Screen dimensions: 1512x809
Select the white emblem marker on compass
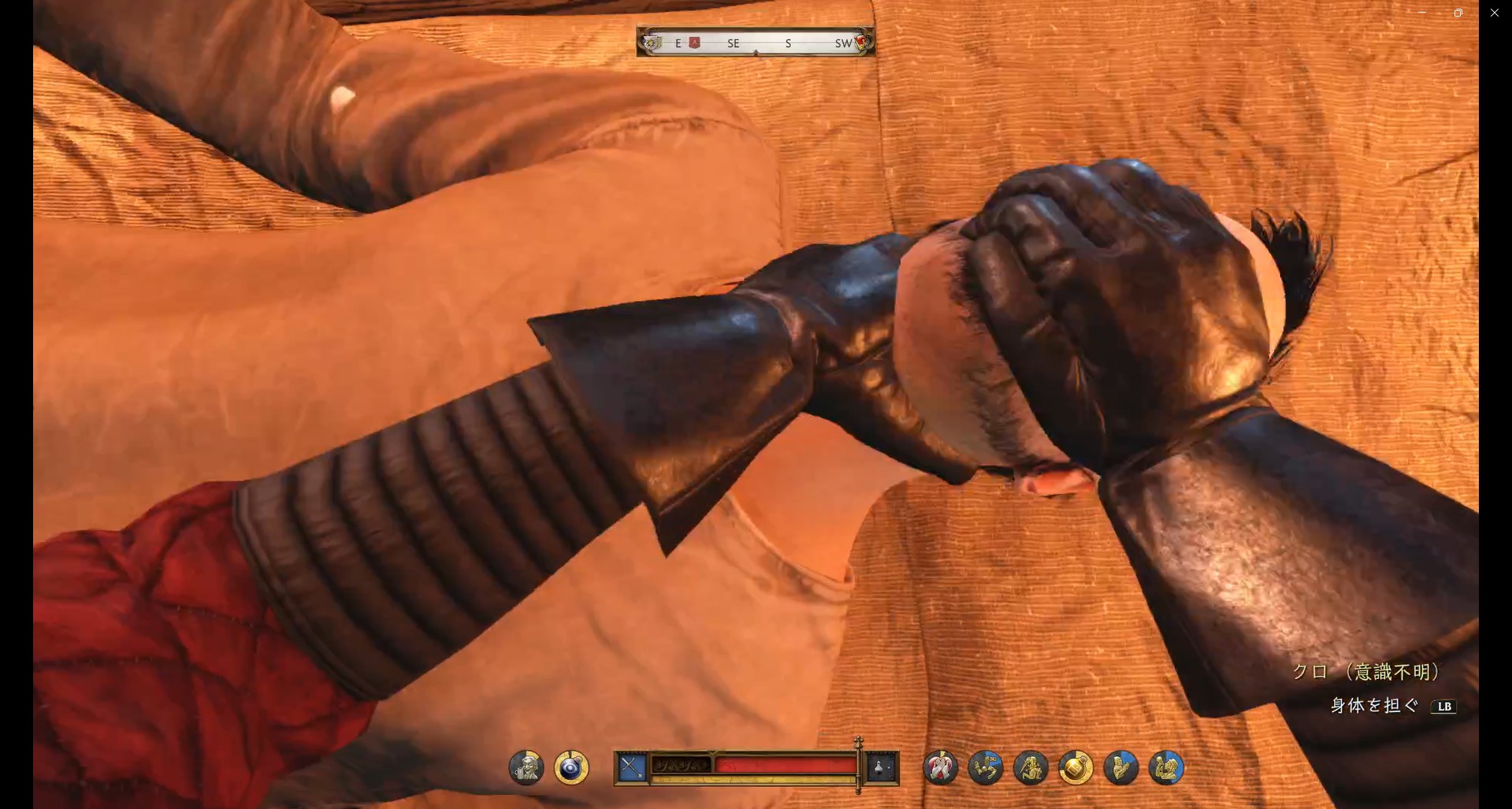(652, 43)
